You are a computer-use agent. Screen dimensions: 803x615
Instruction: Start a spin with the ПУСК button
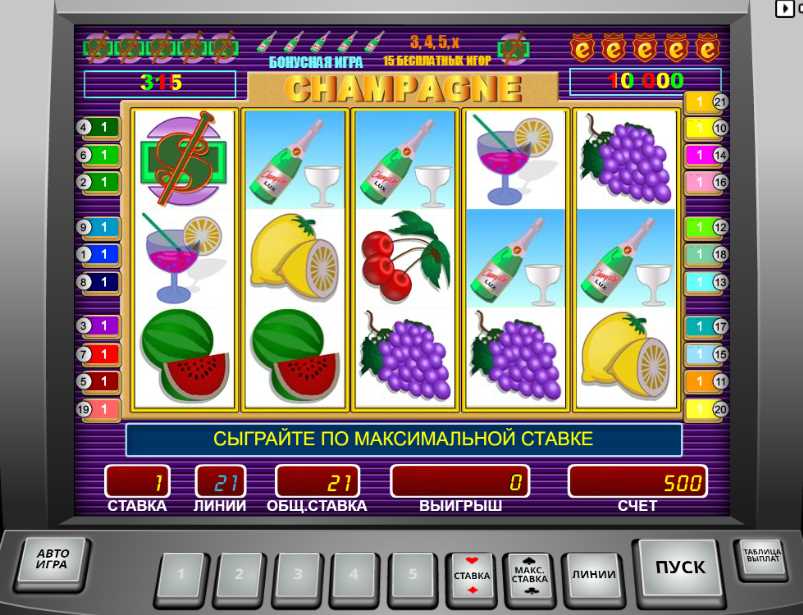[679, 568]
